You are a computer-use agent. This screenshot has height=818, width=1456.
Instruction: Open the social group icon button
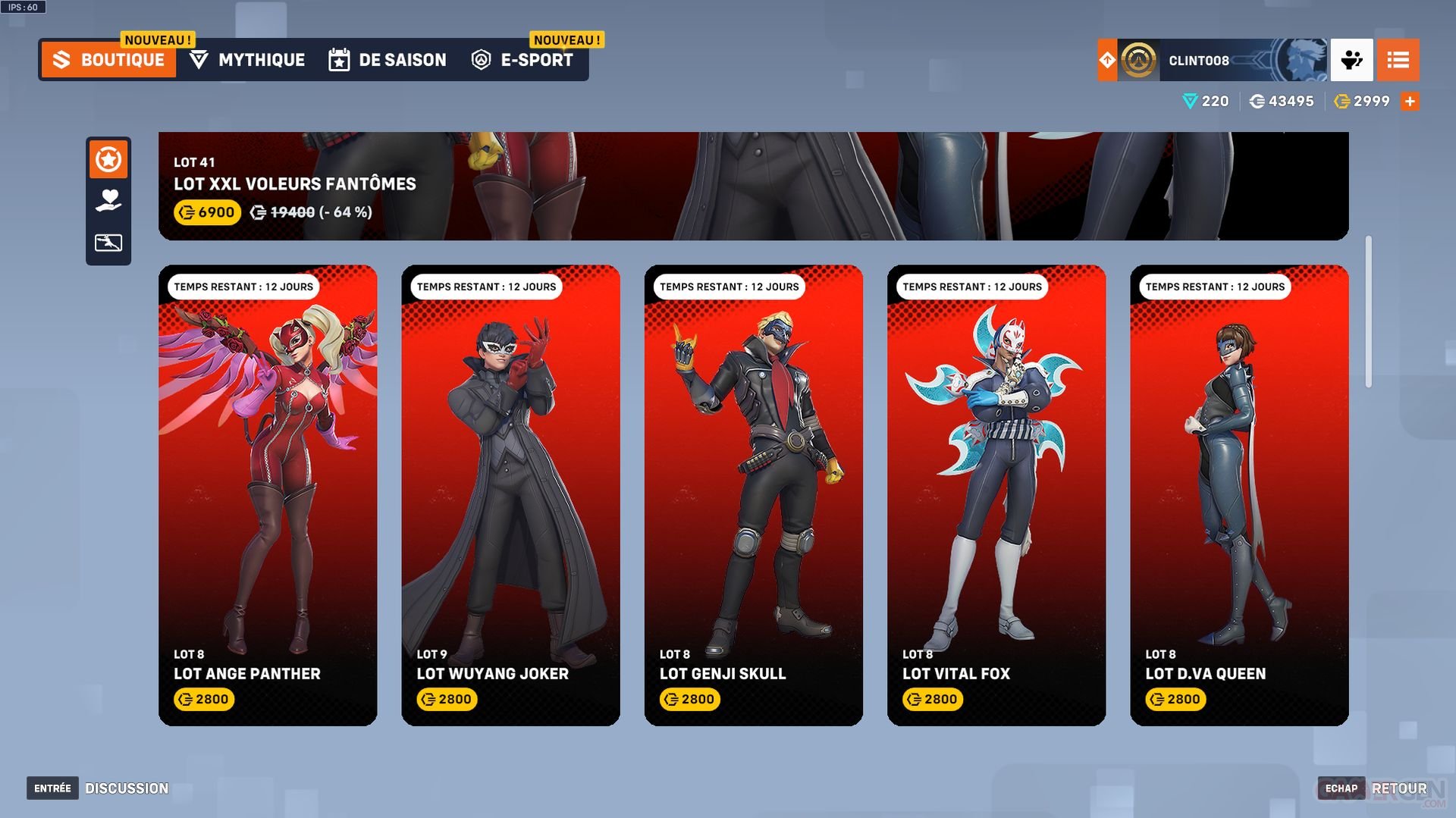1351,60
